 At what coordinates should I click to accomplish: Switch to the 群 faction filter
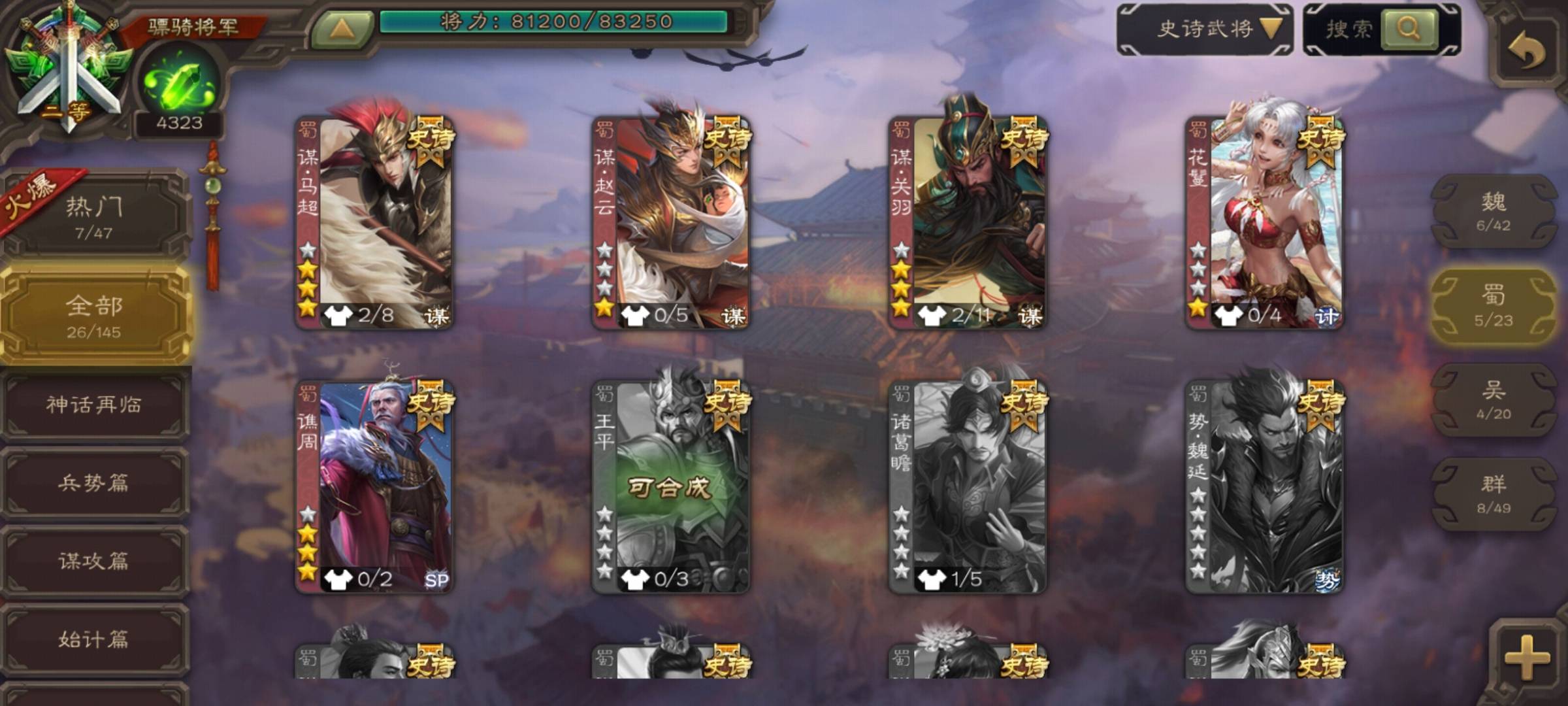[x=1494, y=494]
